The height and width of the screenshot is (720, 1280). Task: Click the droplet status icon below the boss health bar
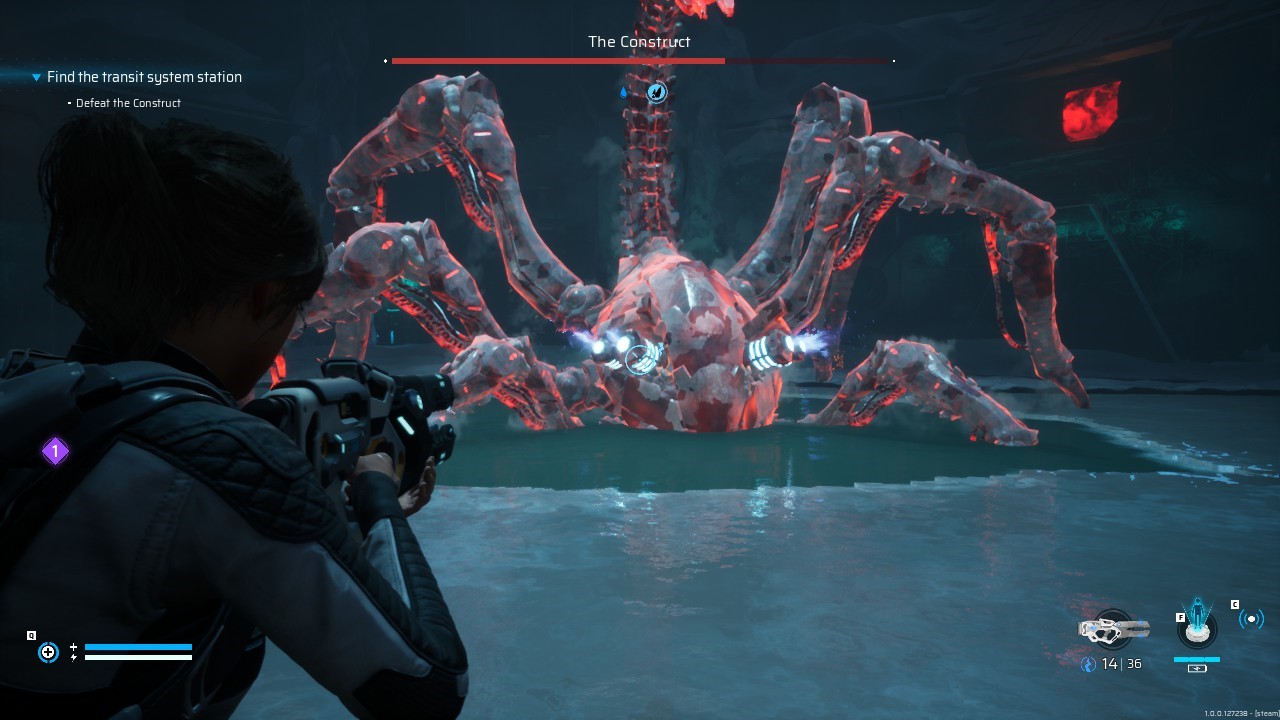tap(624, 91)
